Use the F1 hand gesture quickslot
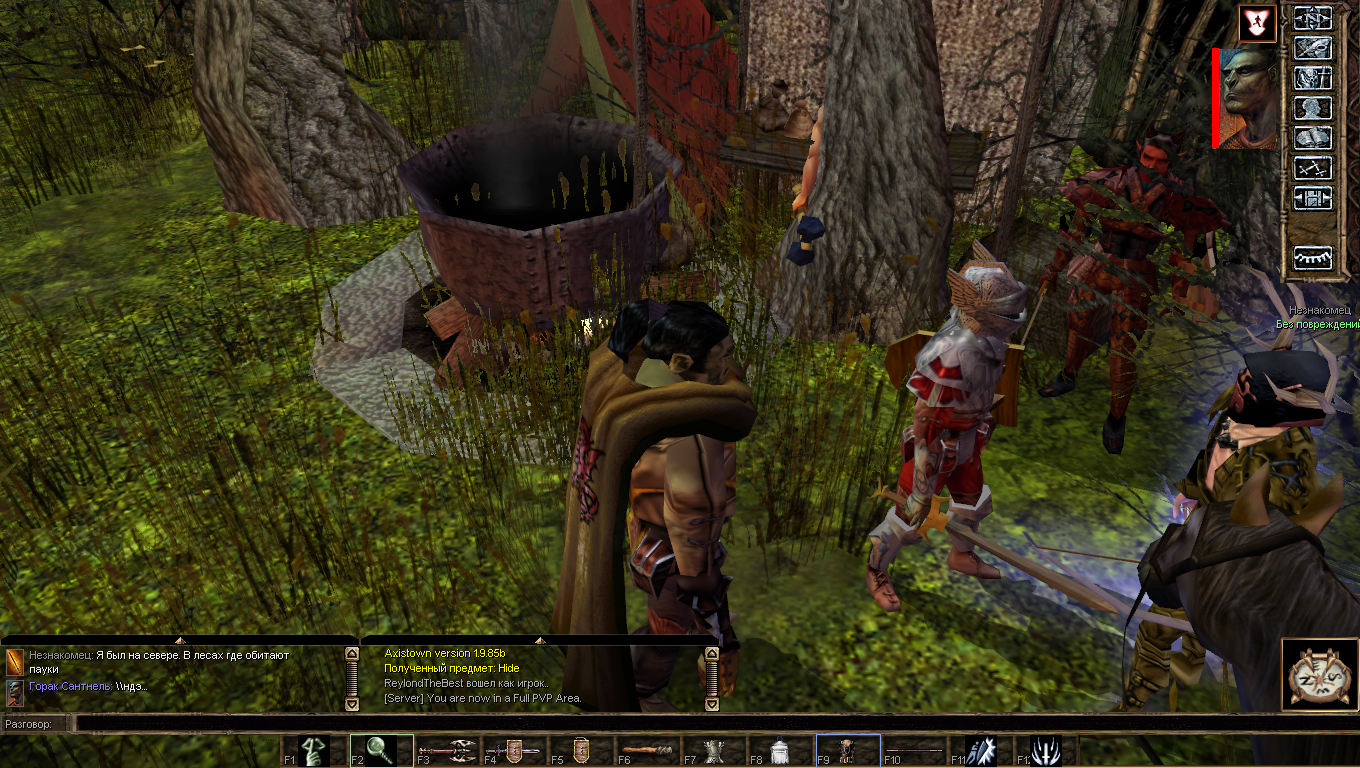The width and height of the screenshot is (1360, 768). [x=314, y=751]
